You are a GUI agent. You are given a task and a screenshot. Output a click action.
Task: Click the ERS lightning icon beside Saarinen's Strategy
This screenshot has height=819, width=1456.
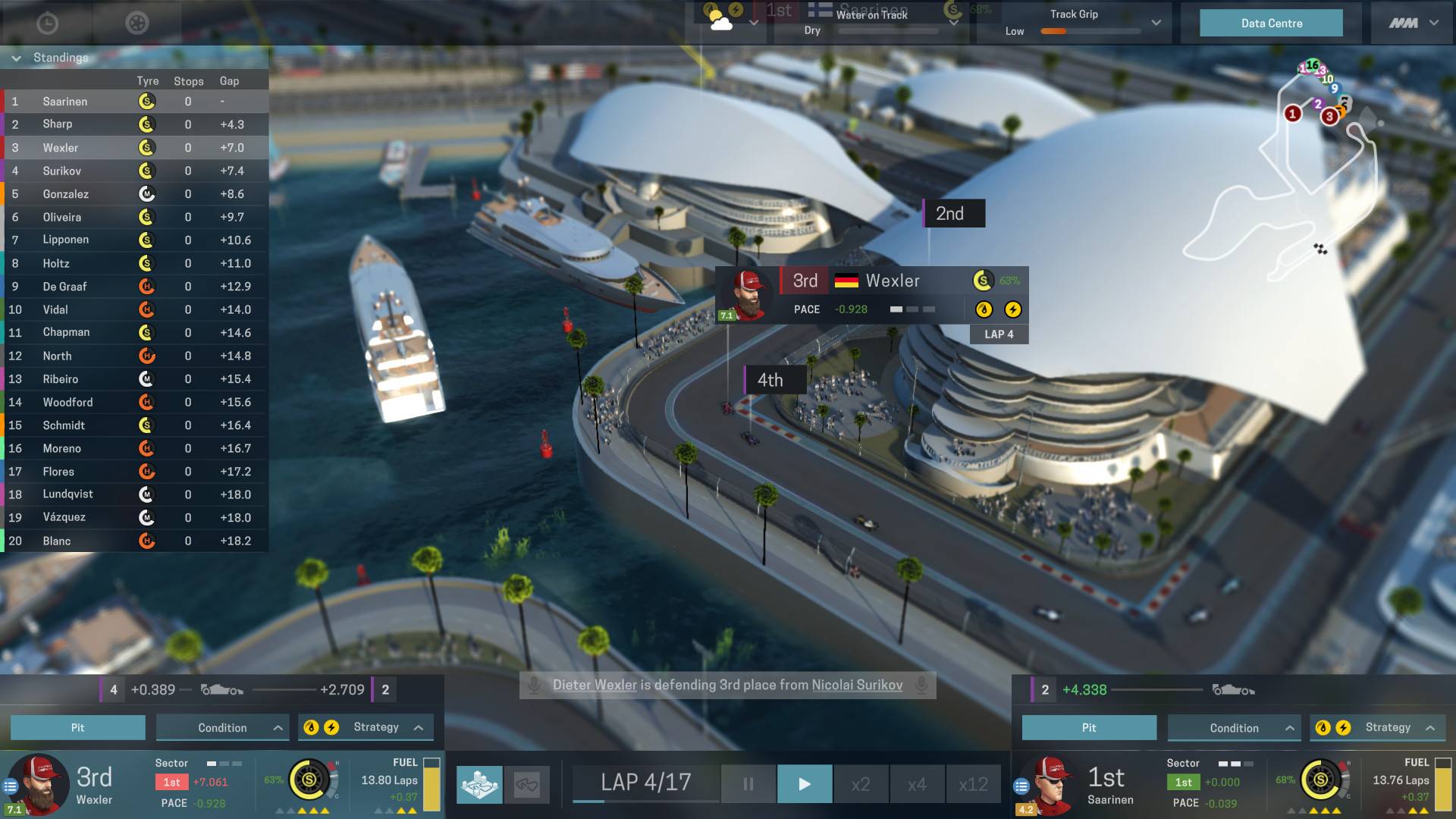[x=1345, y=726]
